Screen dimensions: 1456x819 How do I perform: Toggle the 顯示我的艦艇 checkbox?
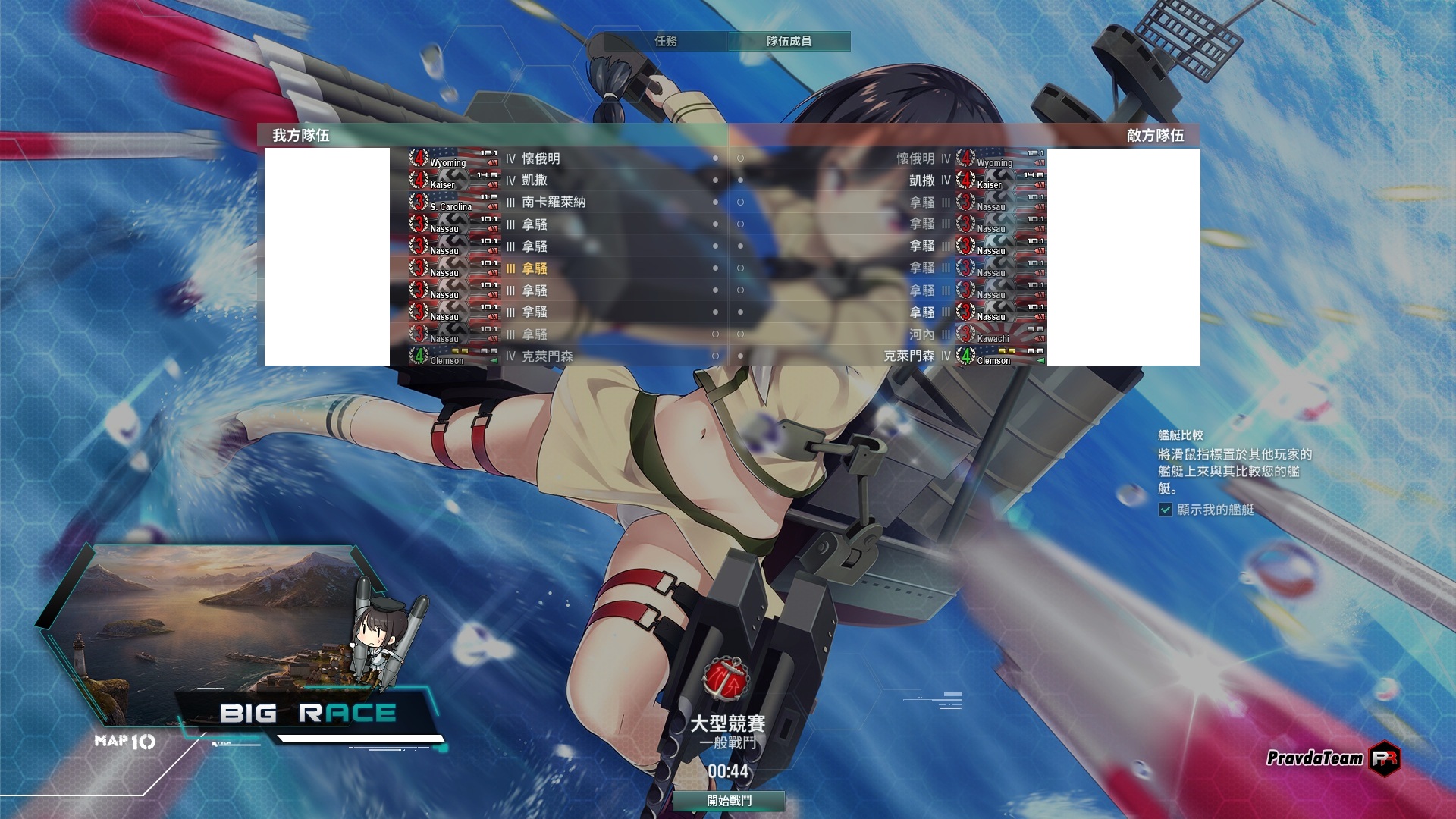tap(1166, 510)
